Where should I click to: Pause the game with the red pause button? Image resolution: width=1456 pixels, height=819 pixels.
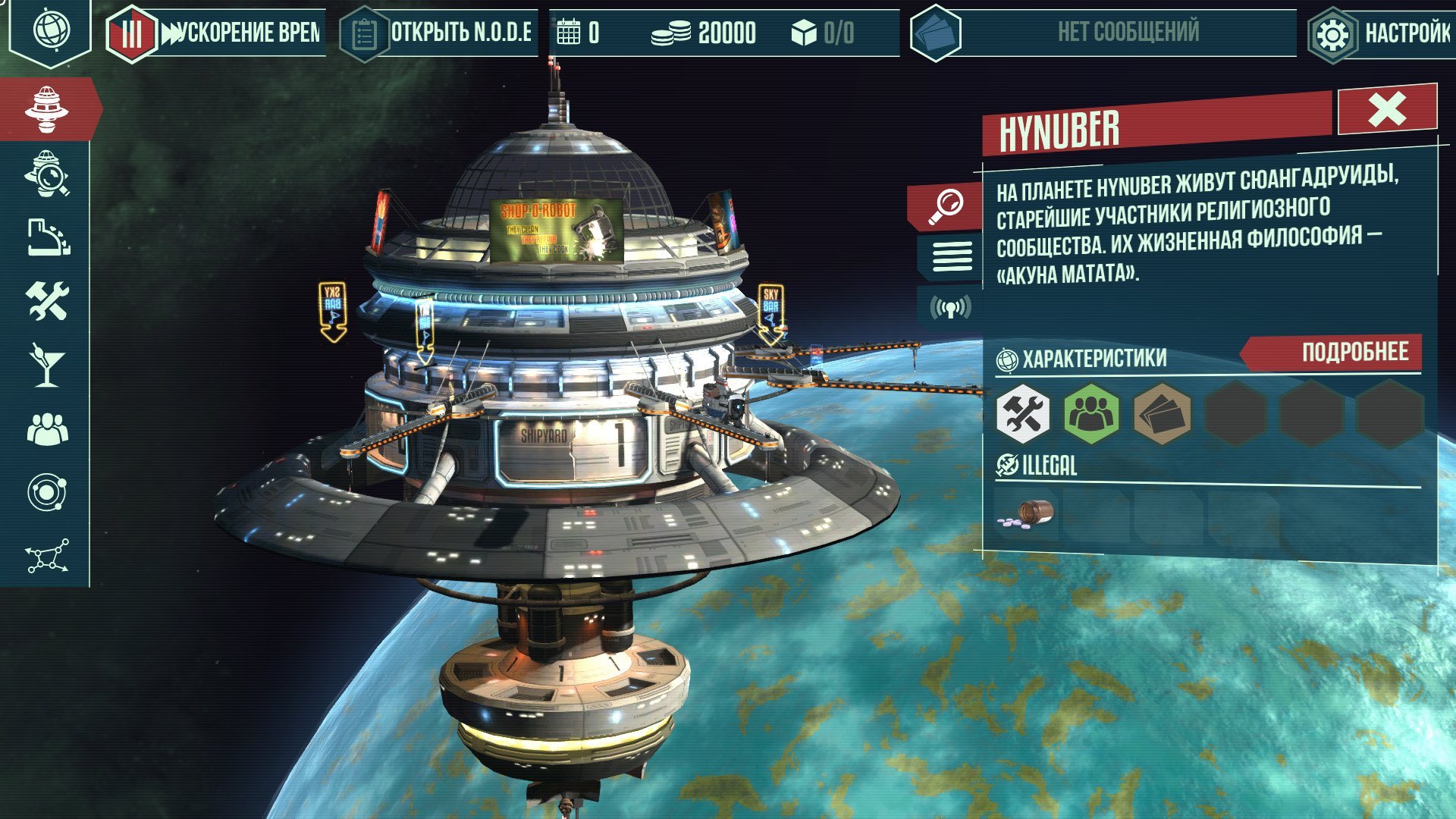(131, 33)
